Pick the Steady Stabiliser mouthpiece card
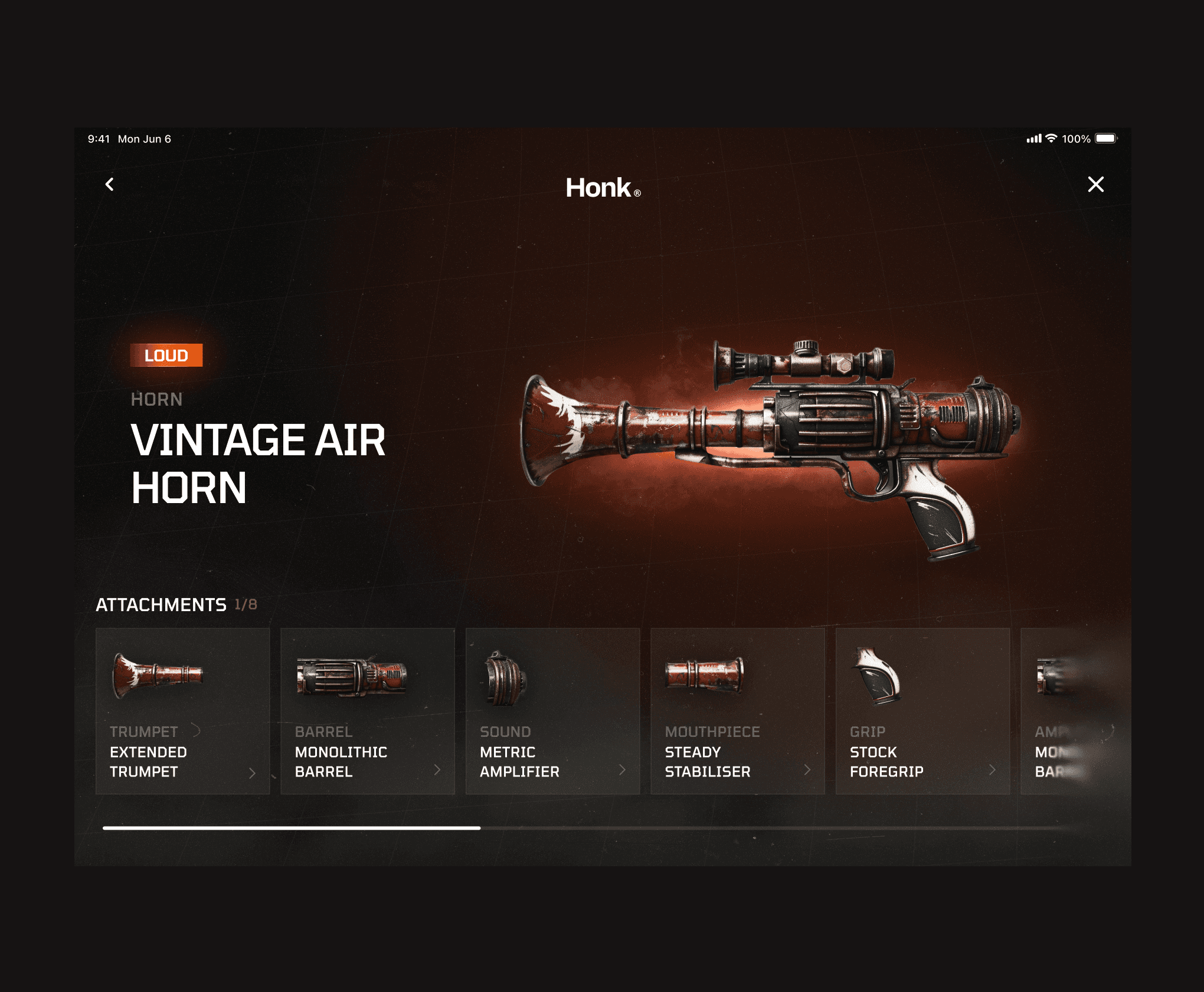This screenshot has width=1204, height=992. pos(737,711)
